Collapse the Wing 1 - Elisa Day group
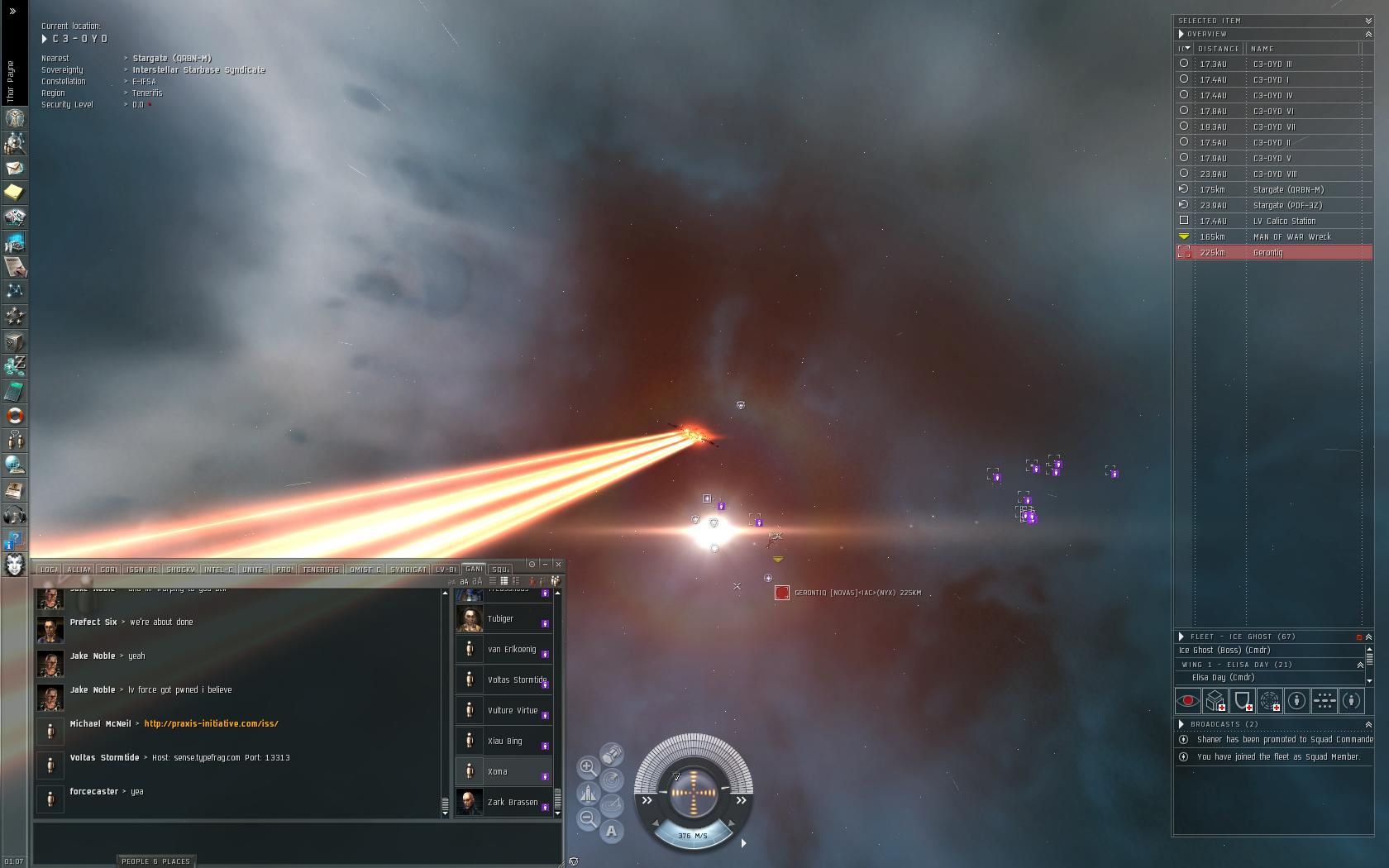This screenshot has width=1389, height=868. tap(1360, 665)
